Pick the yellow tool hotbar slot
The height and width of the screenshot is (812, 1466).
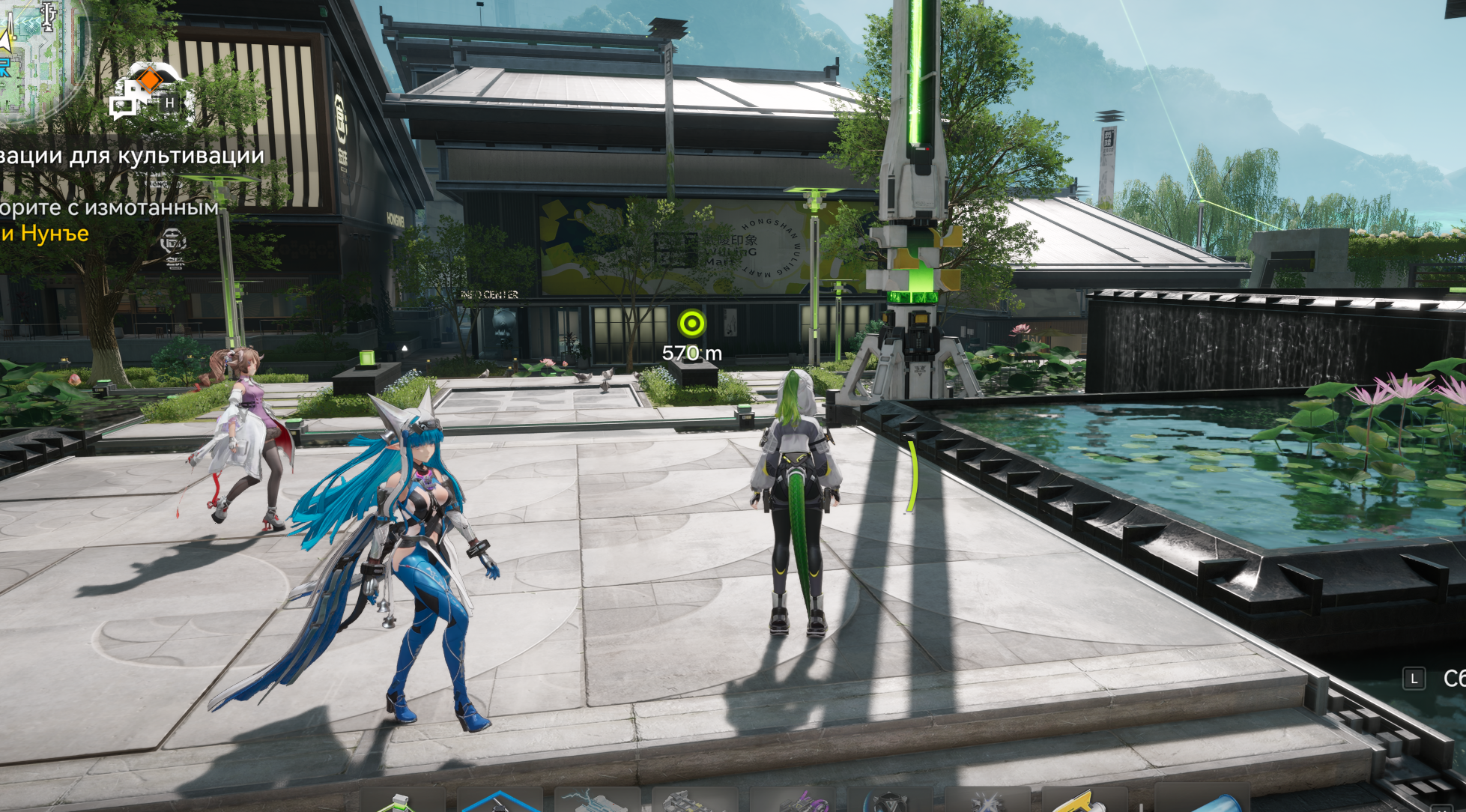coord(1083,802)
